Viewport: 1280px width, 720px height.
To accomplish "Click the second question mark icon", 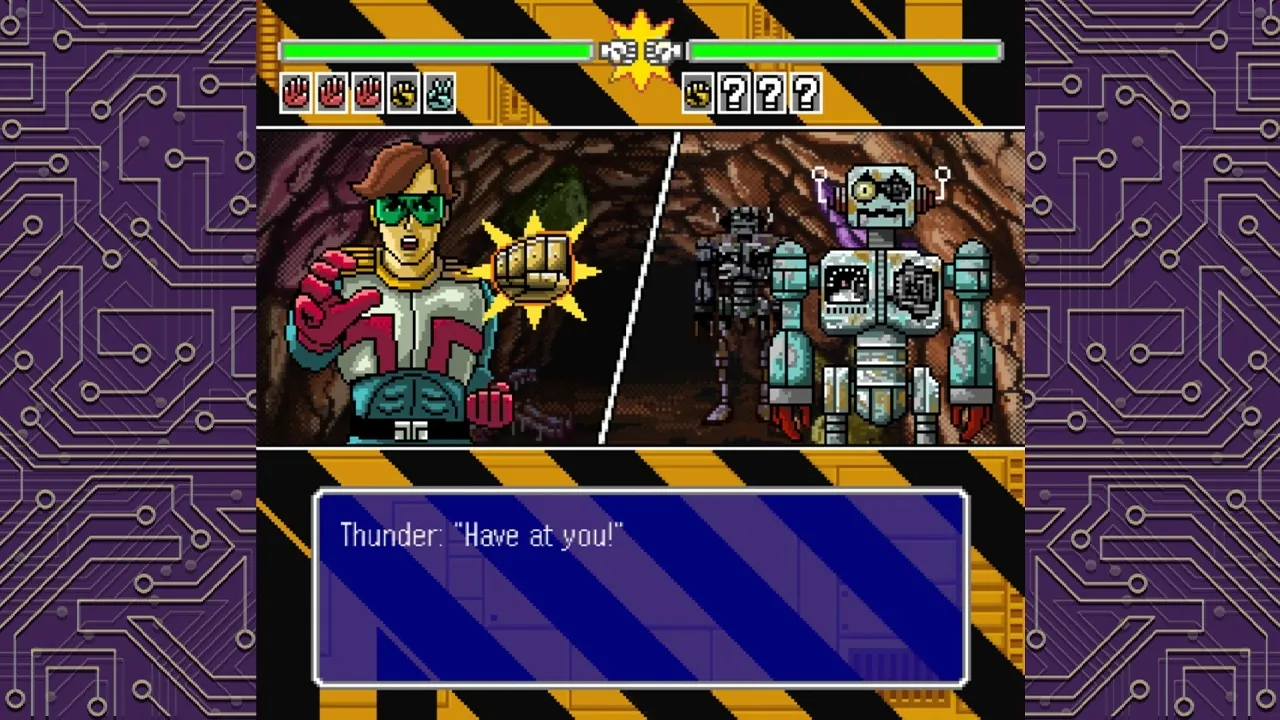I will click(x=768, y=94).
